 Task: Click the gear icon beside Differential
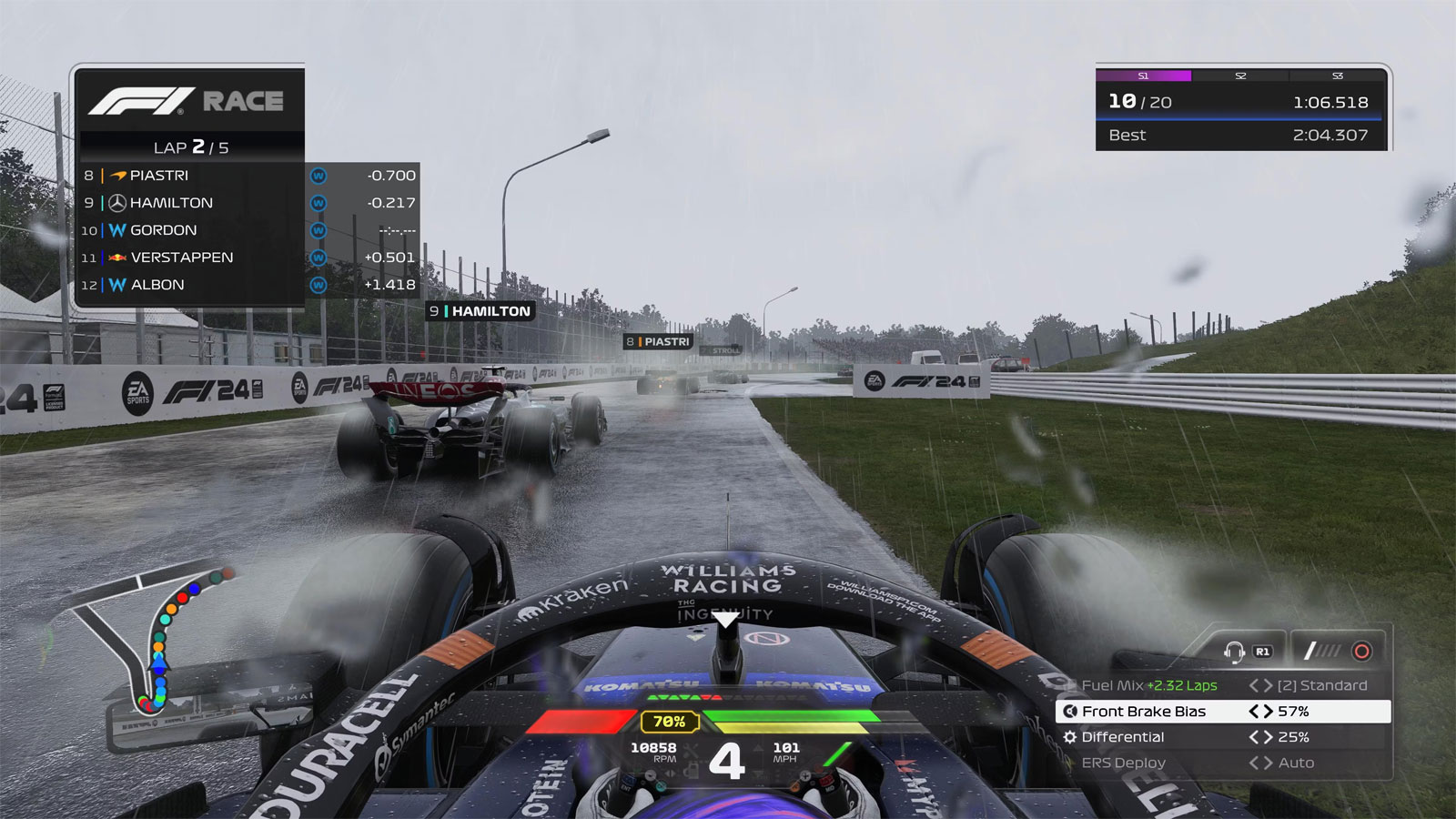(x=1069, y=738)
